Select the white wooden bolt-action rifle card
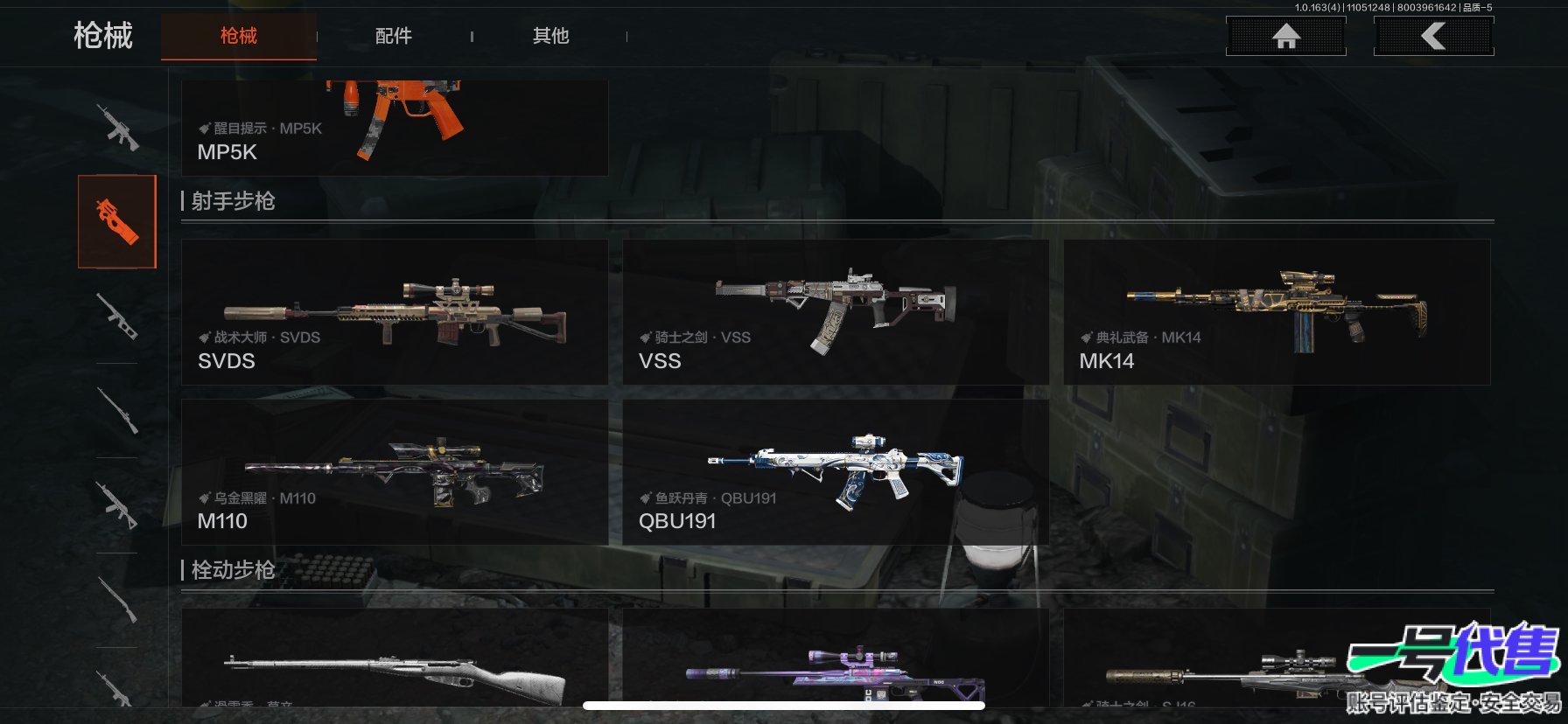Viewport: 1568px width, 724px height. (394, 665)
